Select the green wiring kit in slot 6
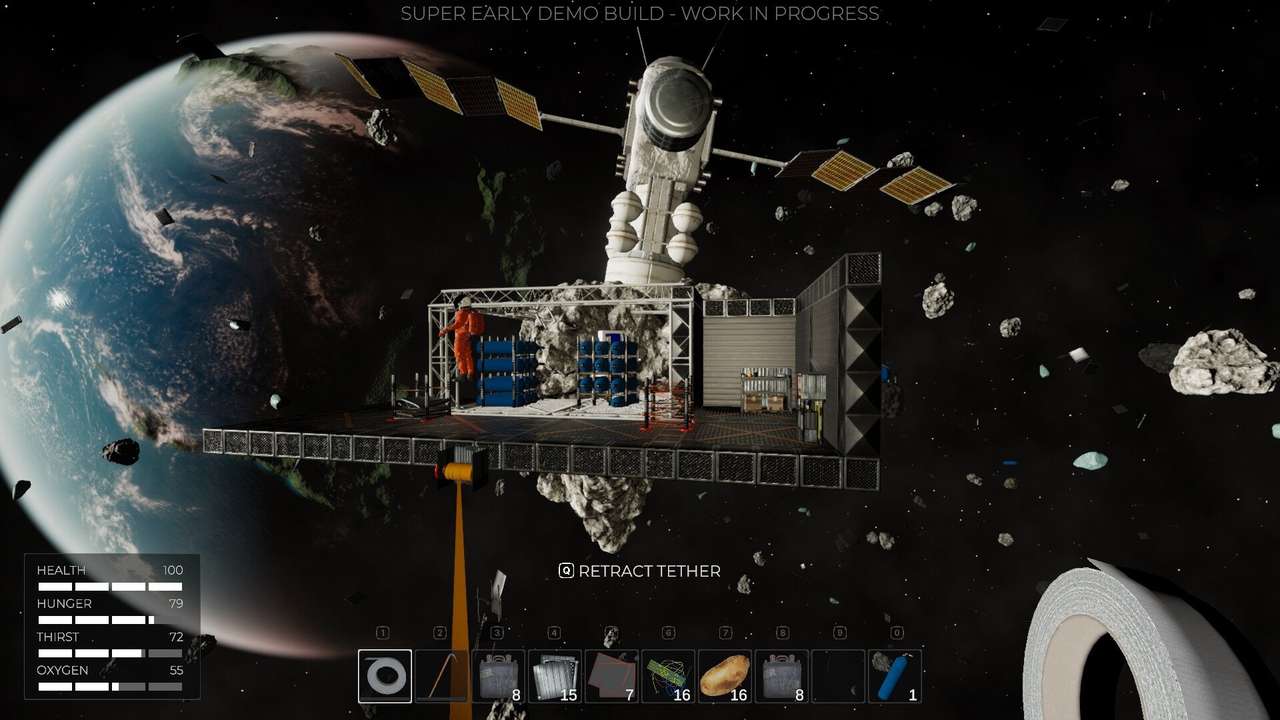1280x720 pixels. pyautogui.click(x=669, y=677)
